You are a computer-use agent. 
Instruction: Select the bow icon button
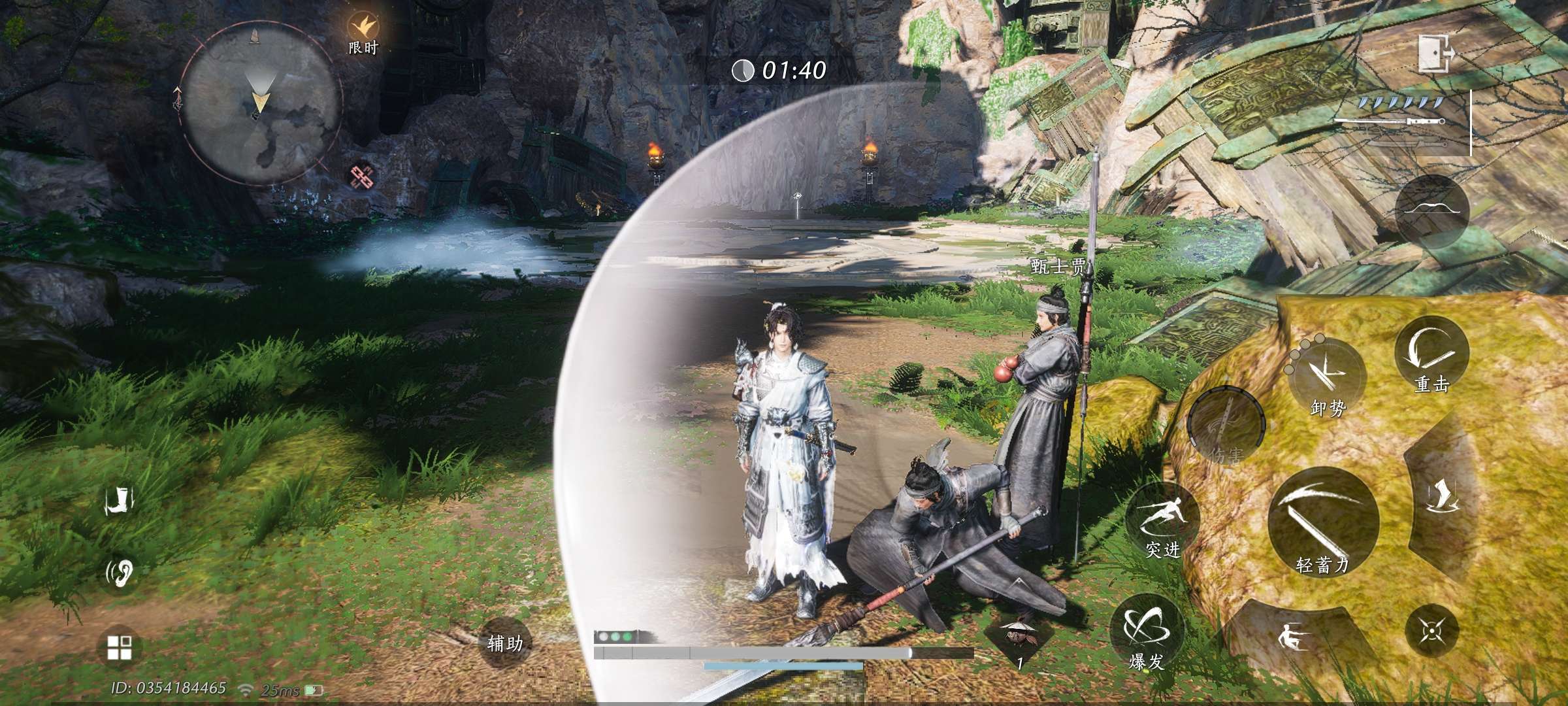pos(1431,210)
